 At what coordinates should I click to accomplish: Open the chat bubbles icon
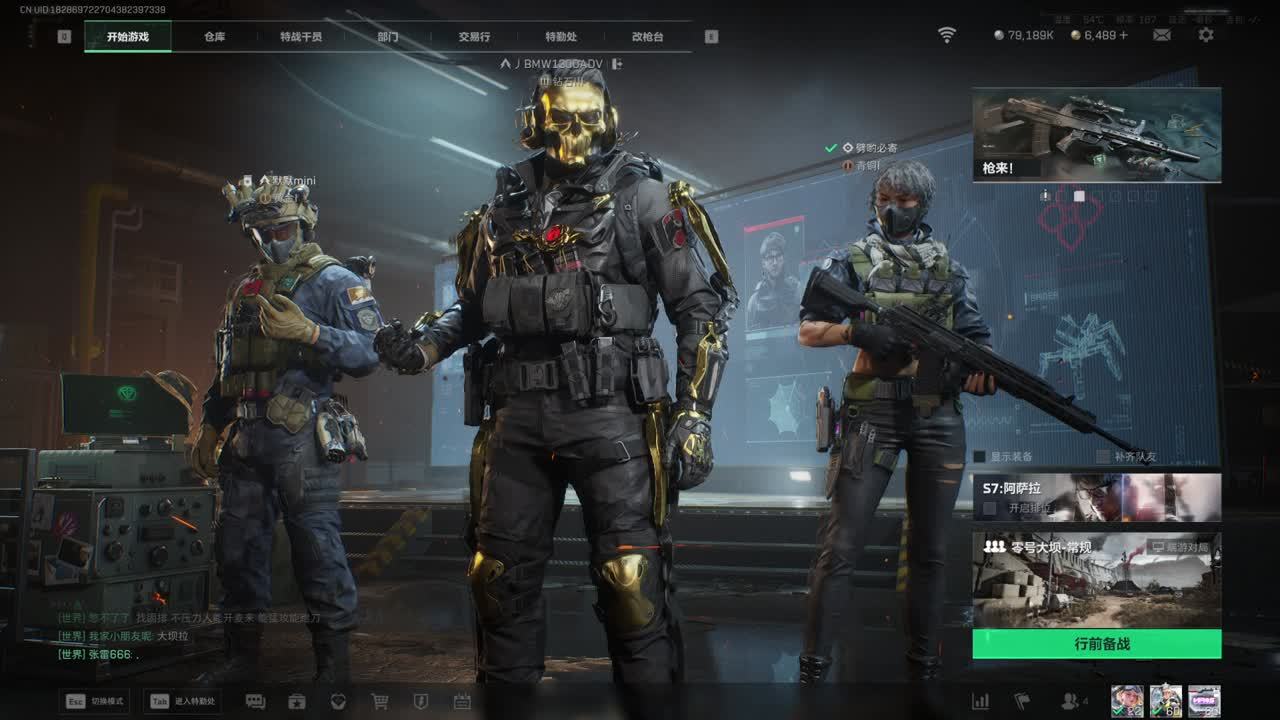pos(255,702)
